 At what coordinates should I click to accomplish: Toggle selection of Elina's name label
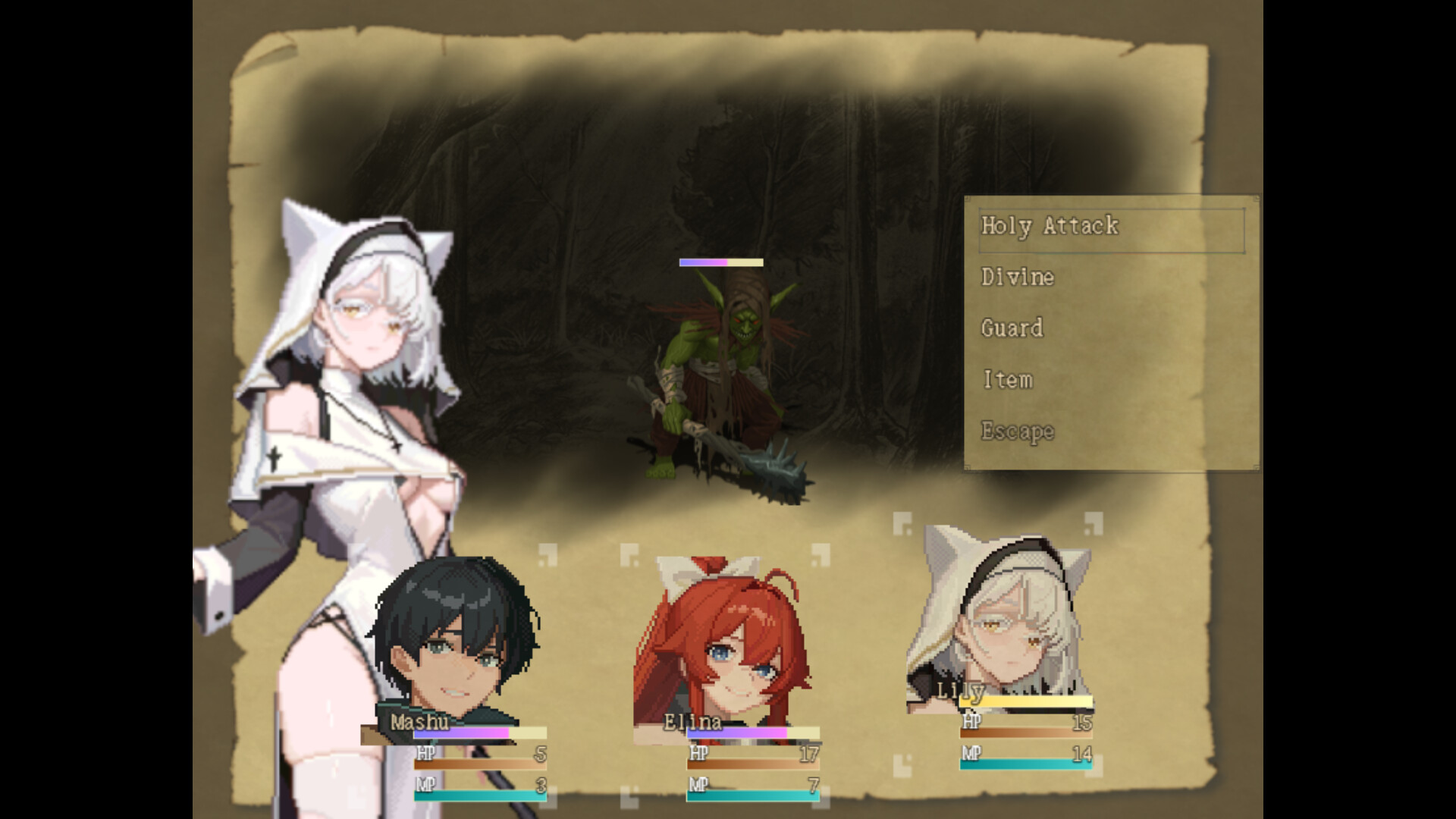[694, 723]
